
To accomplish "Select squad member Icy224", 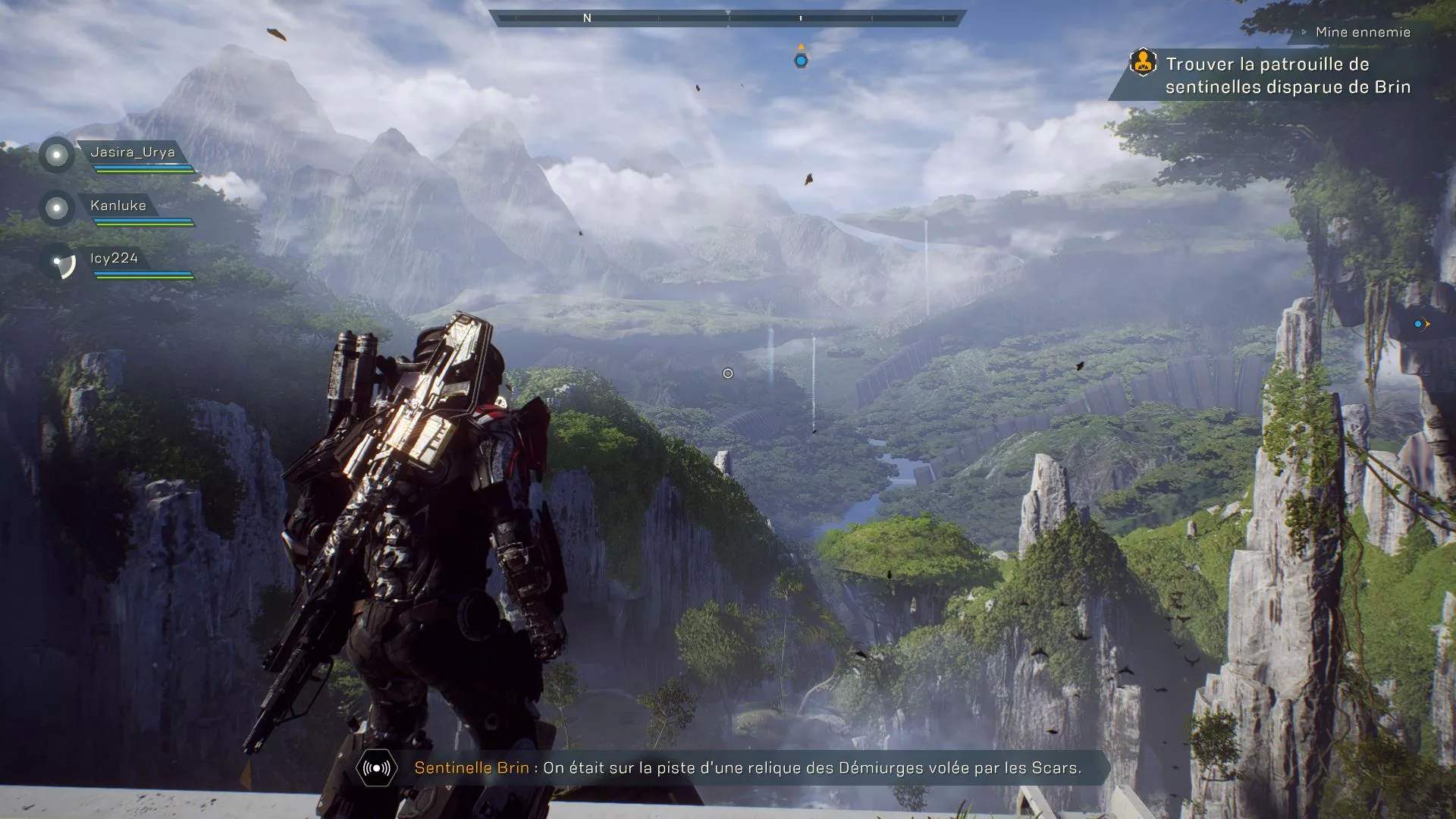I will point(114,259).
